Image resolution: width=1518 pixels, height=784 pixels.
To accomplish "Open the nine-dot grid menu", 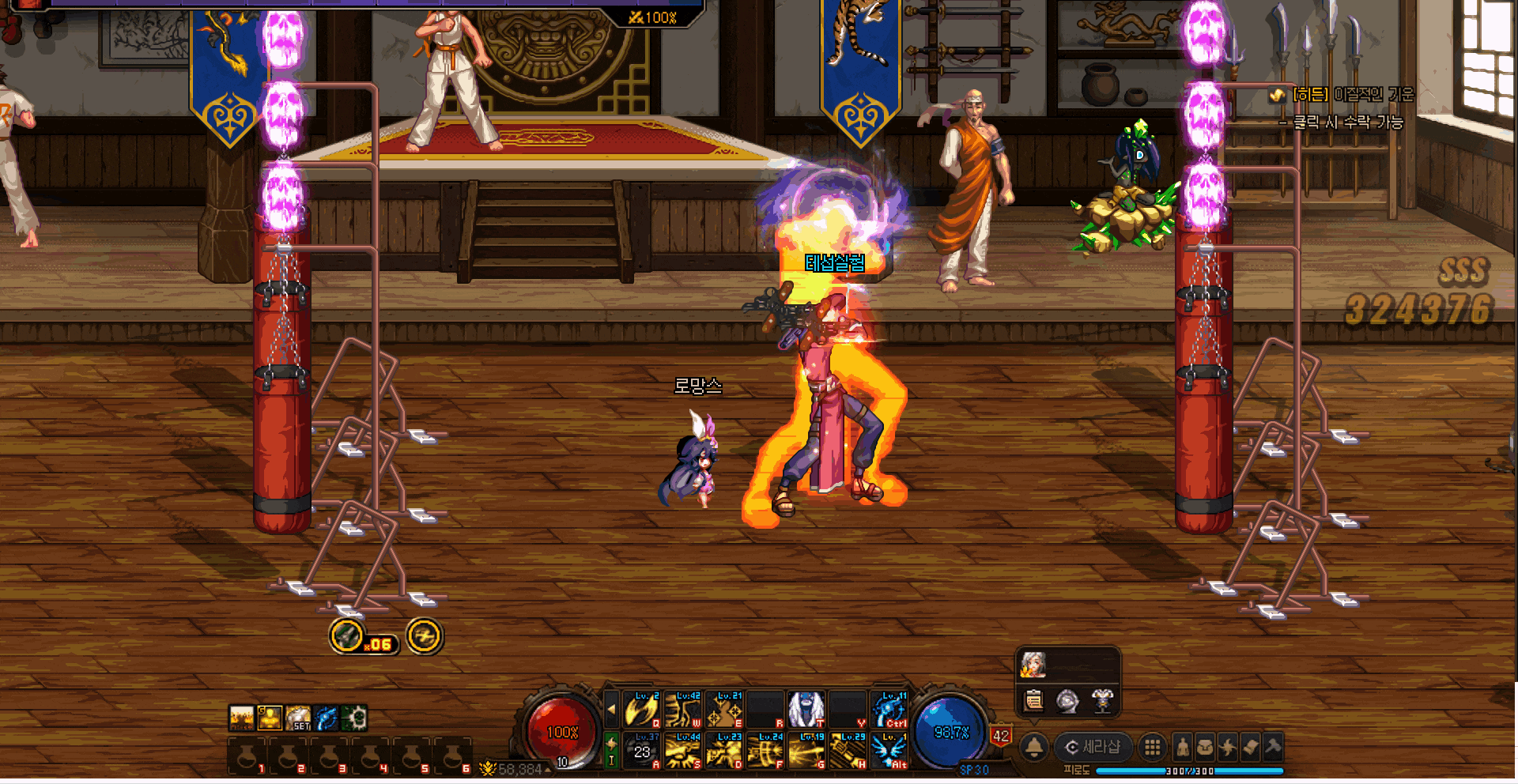I will [1153, 747].
